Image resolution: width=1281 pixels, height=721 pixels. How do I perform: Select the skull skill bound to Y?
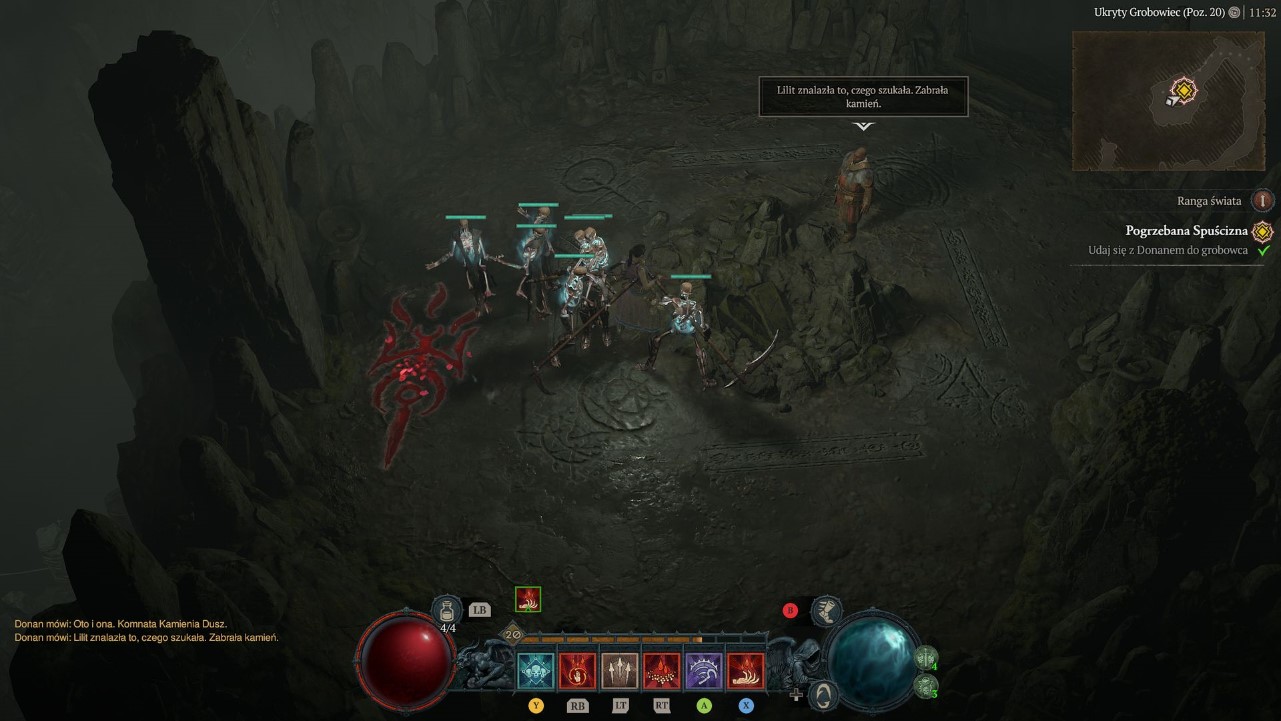click(536, 670)
